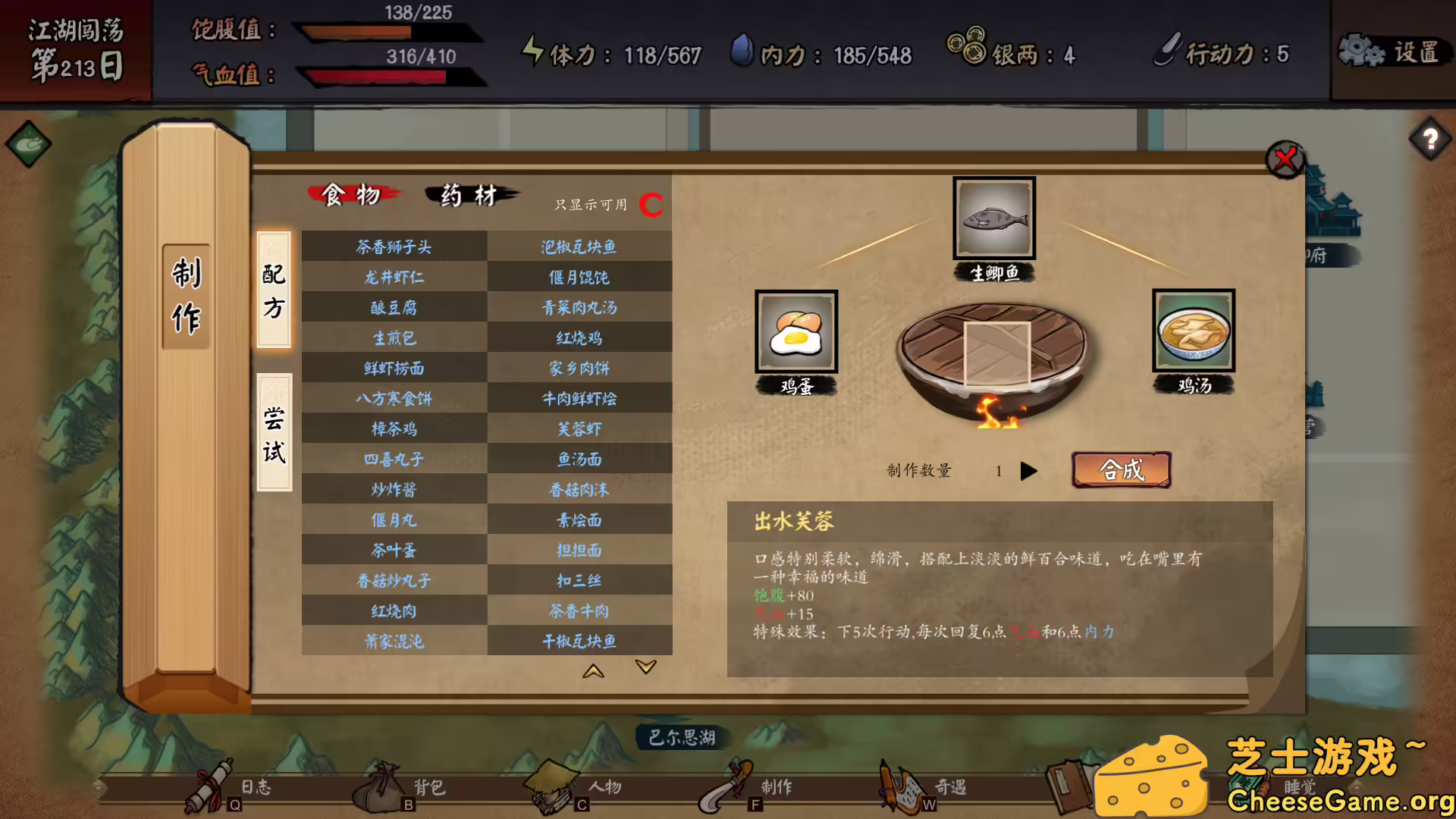
Task: Select the 生鲫鱼 fish ingredient slot
Action: pyautogui.click(x=993, y=218)
